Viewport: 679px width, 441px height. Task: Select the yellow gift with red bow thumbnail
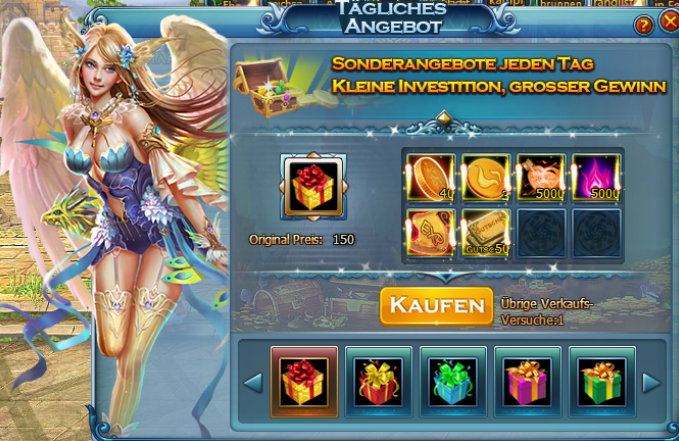(x=304, y=381)
